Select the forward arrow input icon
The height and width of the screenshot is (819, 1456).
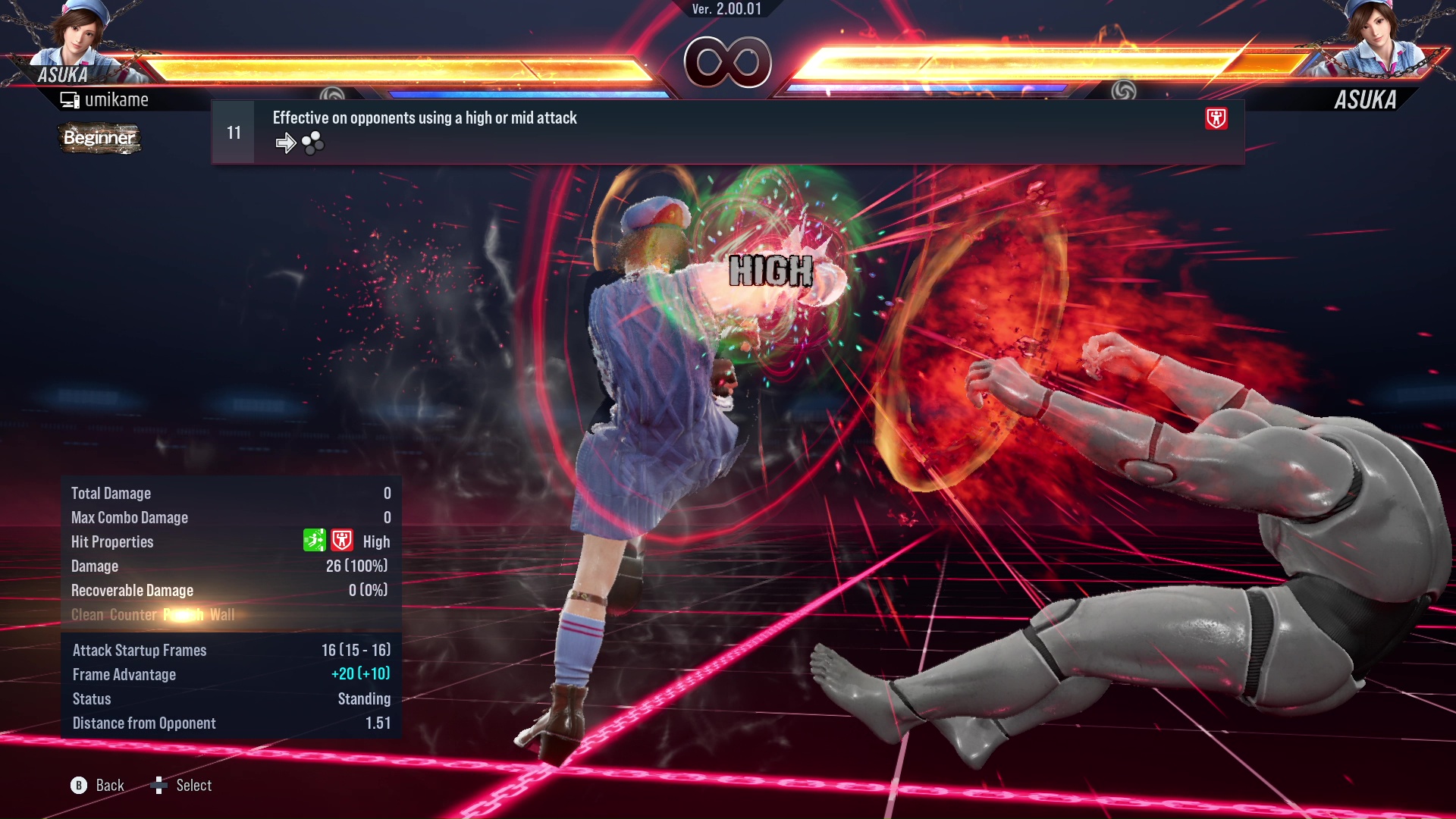click(286, 143)
